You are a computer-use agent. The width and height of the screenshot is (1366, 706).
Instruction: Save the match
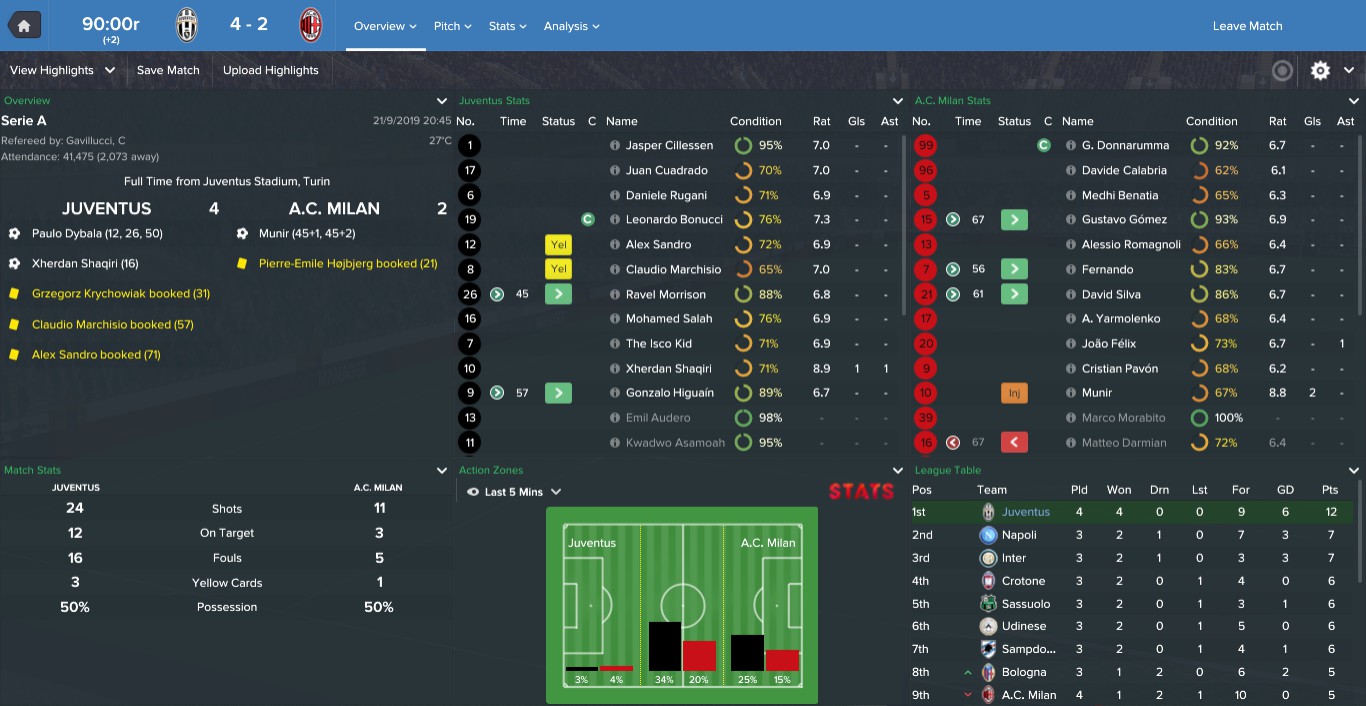pos(168,70)
